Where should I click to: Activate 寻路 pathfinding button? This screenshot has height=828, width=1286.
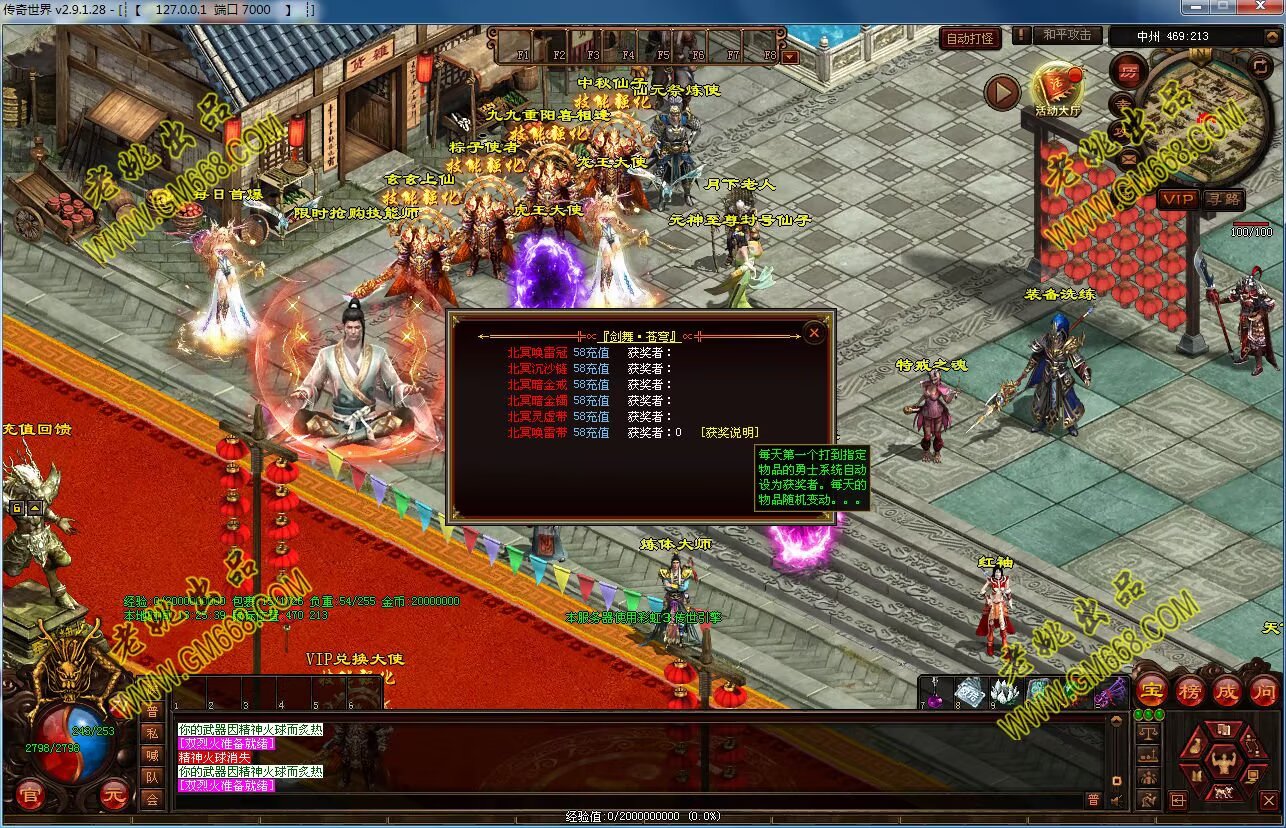click(1224, 199)
